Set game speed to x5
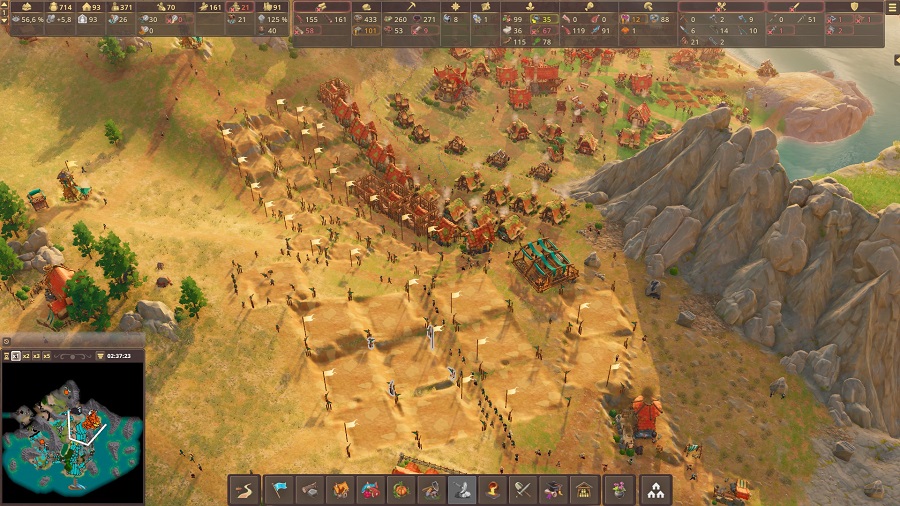This screenshot has width=900, height=506. (x=49, y=356)
